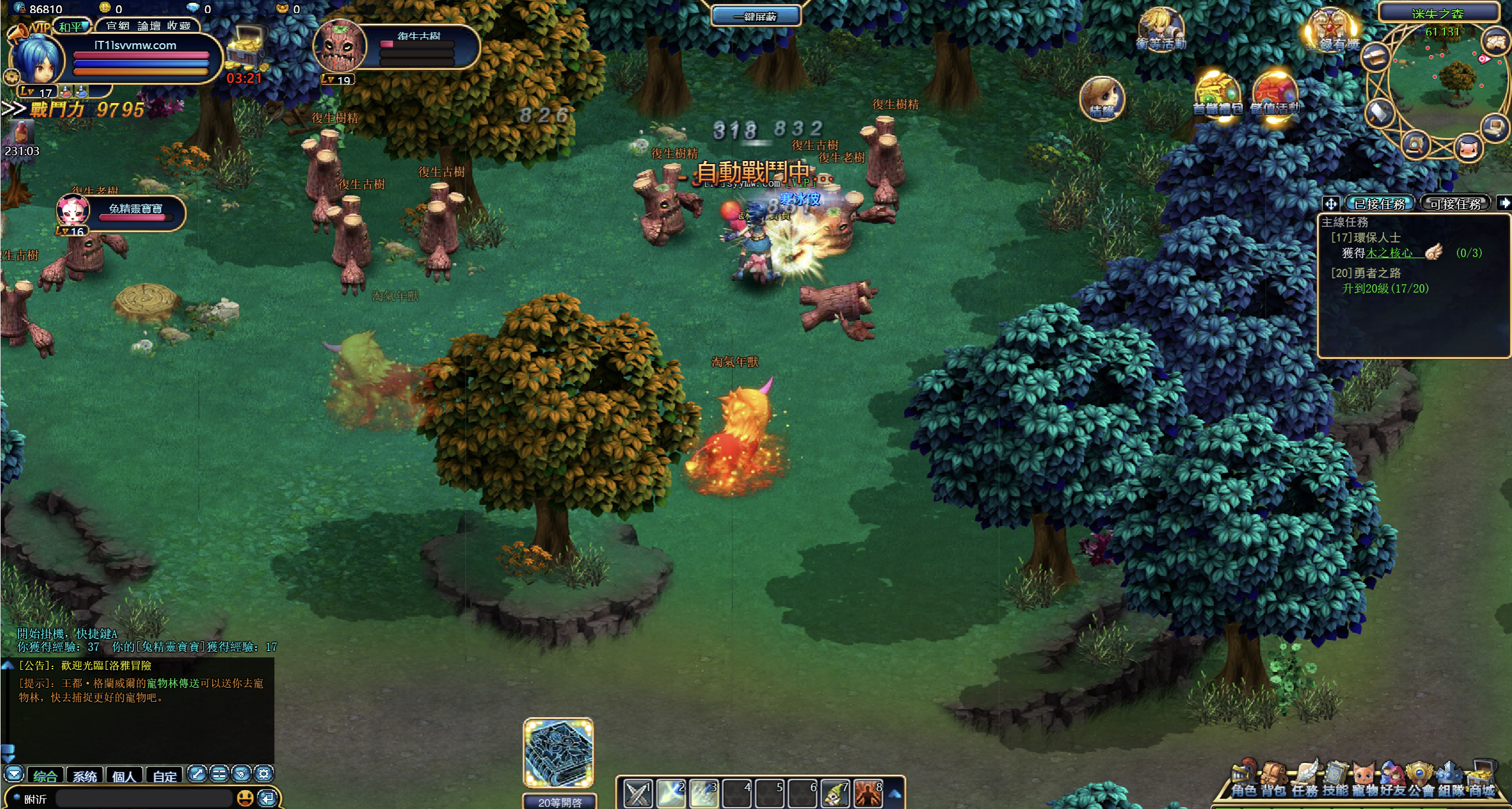Open the chat settings gear button
This screenshot has height=809, width=1512.
264,773
